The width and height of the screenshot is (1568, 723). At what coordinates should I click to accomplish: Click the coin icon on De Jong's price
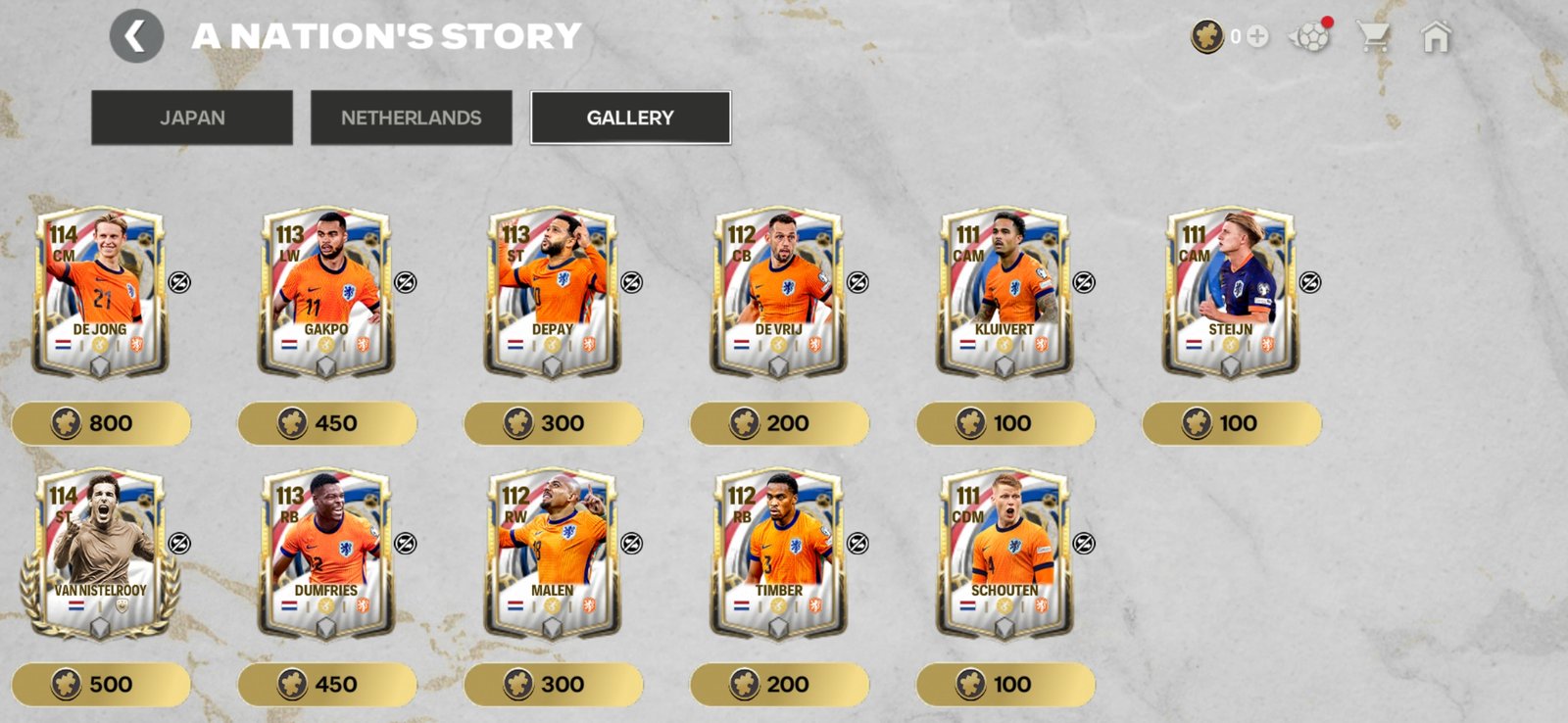point(66,423)
